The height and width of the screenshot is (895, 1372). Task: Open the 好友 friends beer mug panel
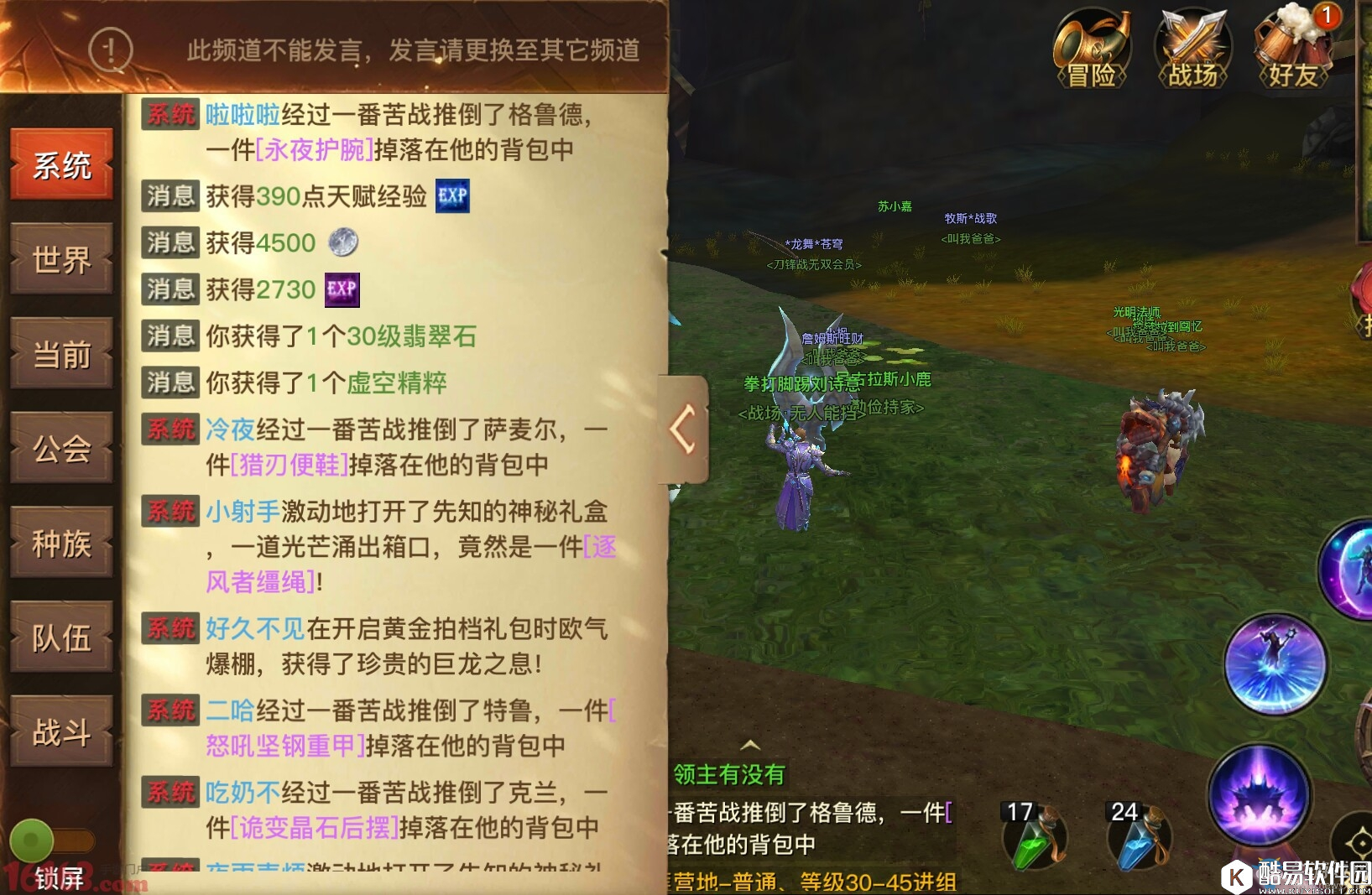[x=1293, y=49]
